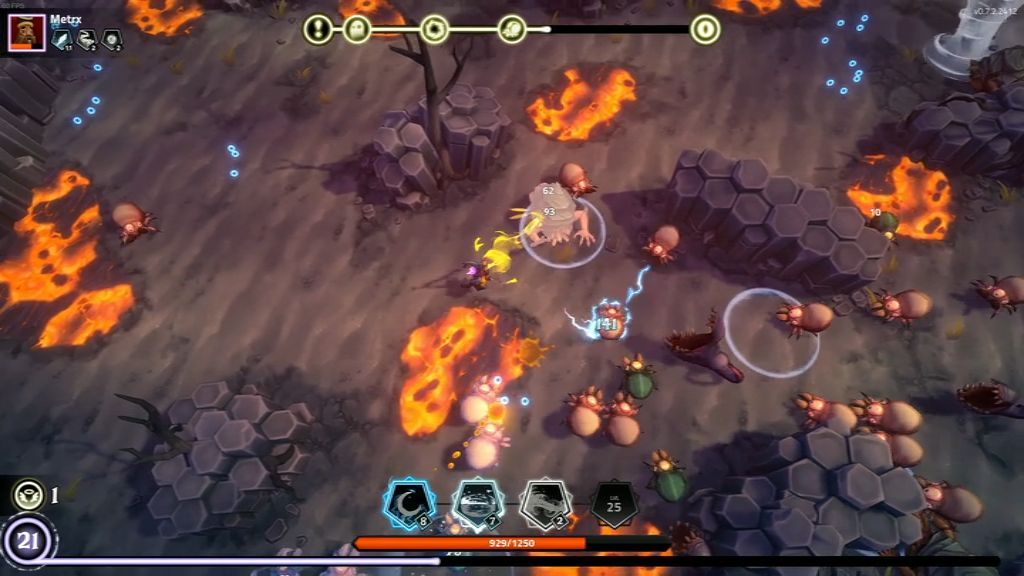Select the feather perk icon under Metrx
Image resolution: width=1024 pixels, height=576 pixels.
click(x=62, y=39)
